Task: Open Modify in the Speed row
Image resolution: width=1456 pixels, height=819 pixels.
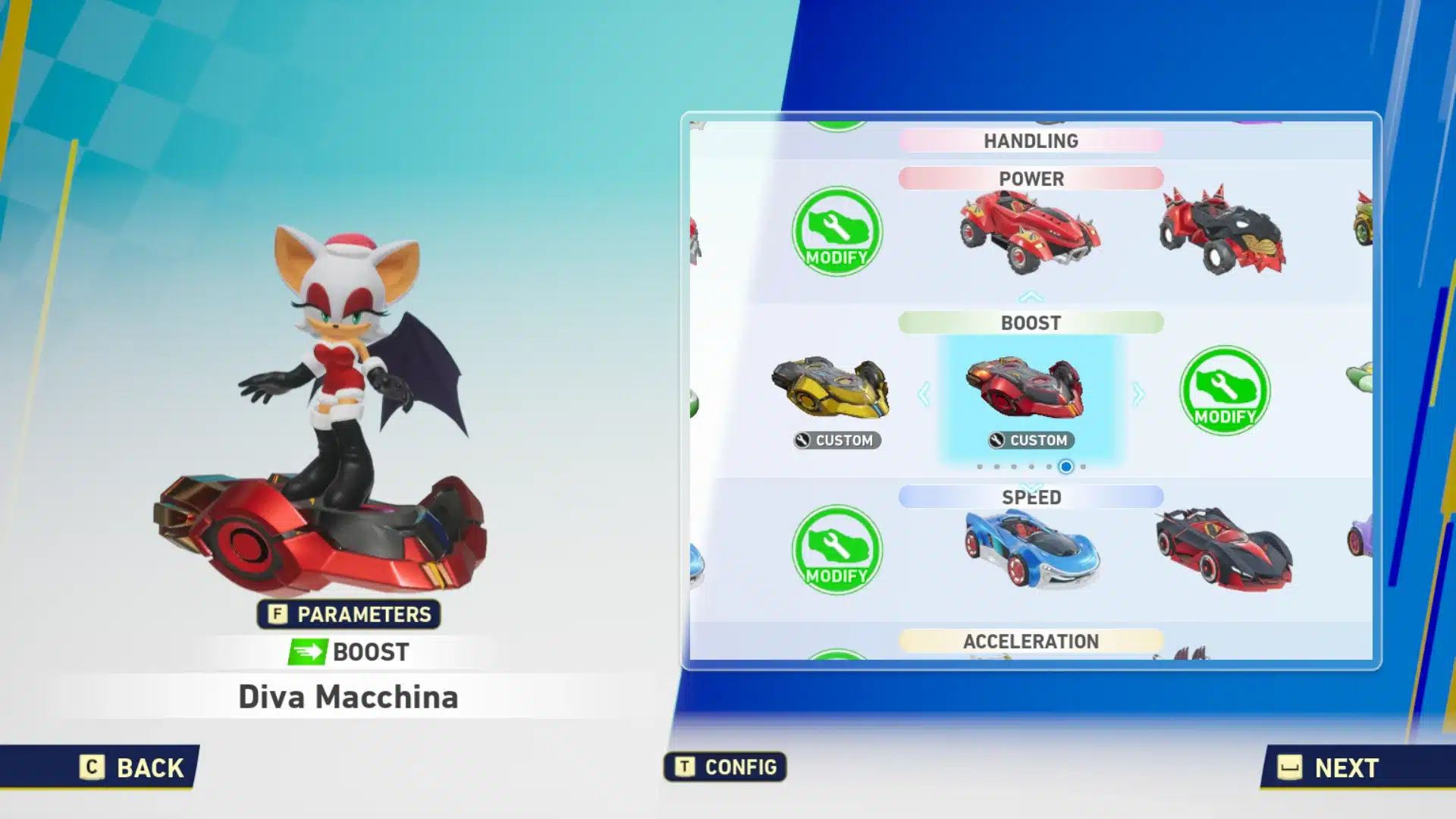Action: pyautogui.click(x=836, y=550)
